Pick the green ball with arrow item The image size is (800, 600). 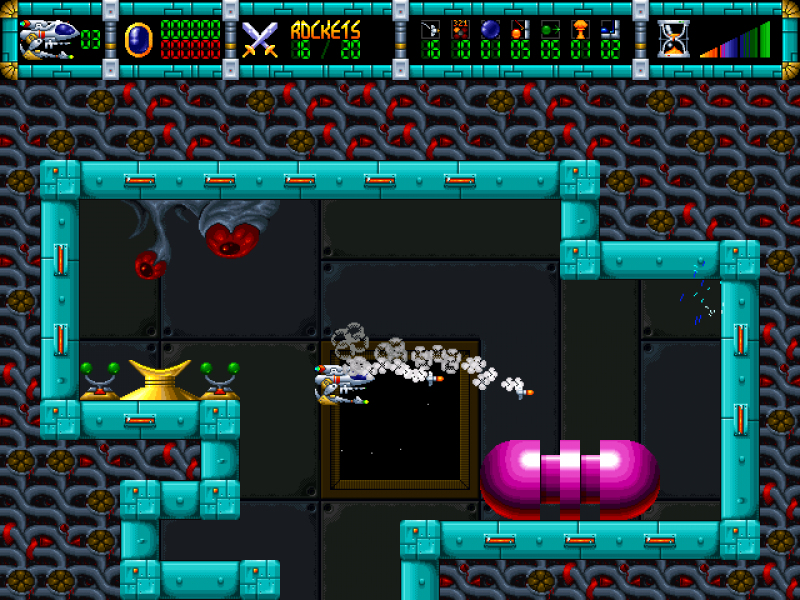coord(550,28)
